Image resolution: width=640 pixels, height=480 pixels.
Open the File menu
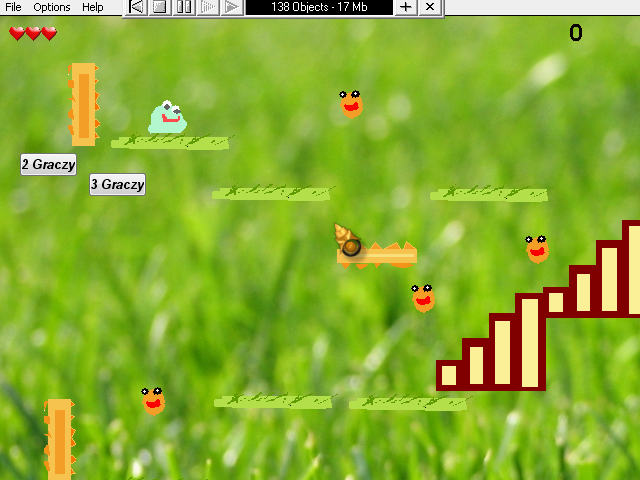(13, 7)
